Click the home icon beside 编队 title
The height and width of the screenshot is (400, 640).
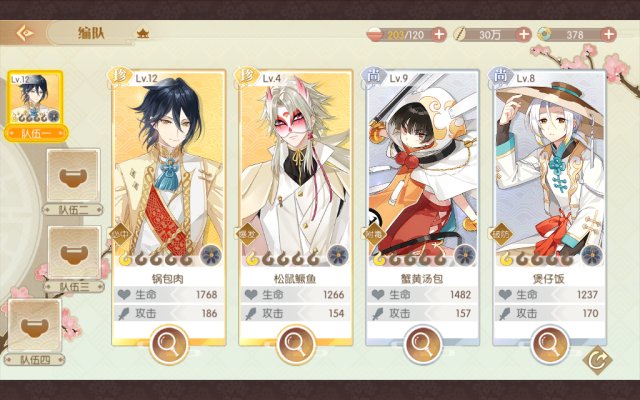pyautogui.click(x=142, y=33)
